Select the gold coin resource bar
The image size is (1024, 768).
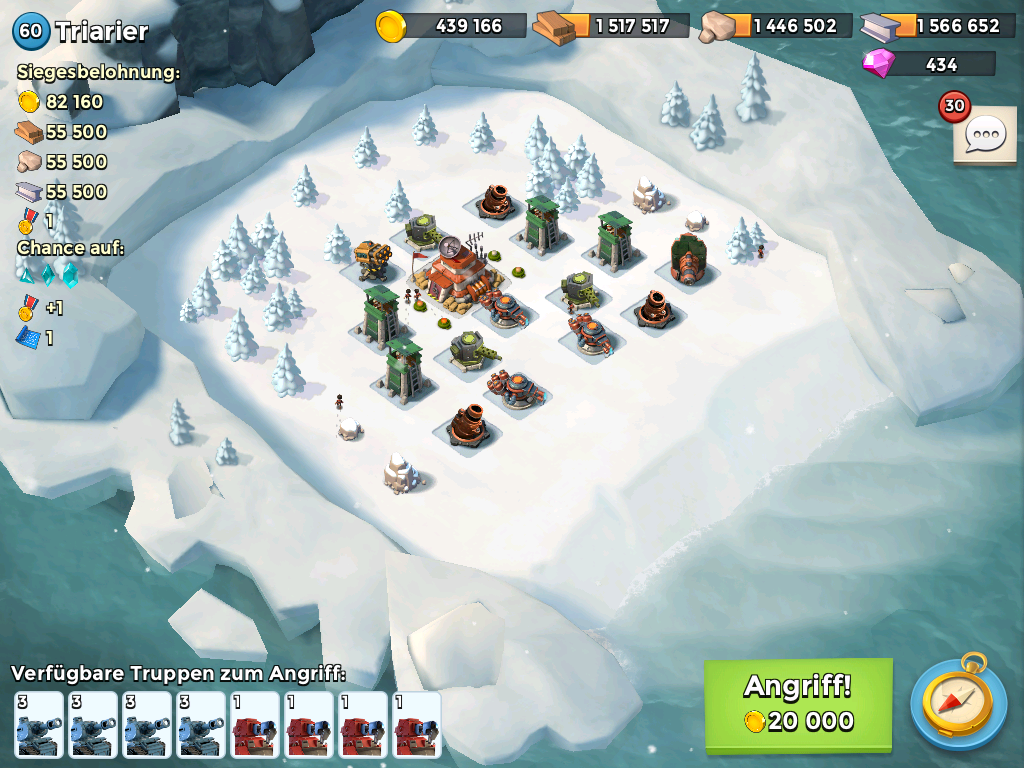click(452, 26)
